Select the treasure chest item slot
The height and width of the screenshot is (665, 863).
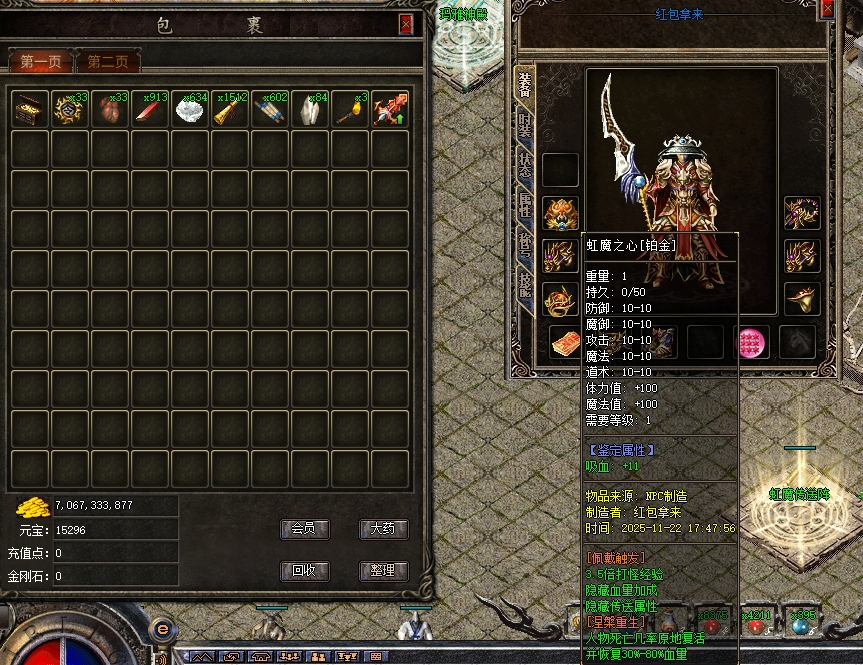[30, 109]
